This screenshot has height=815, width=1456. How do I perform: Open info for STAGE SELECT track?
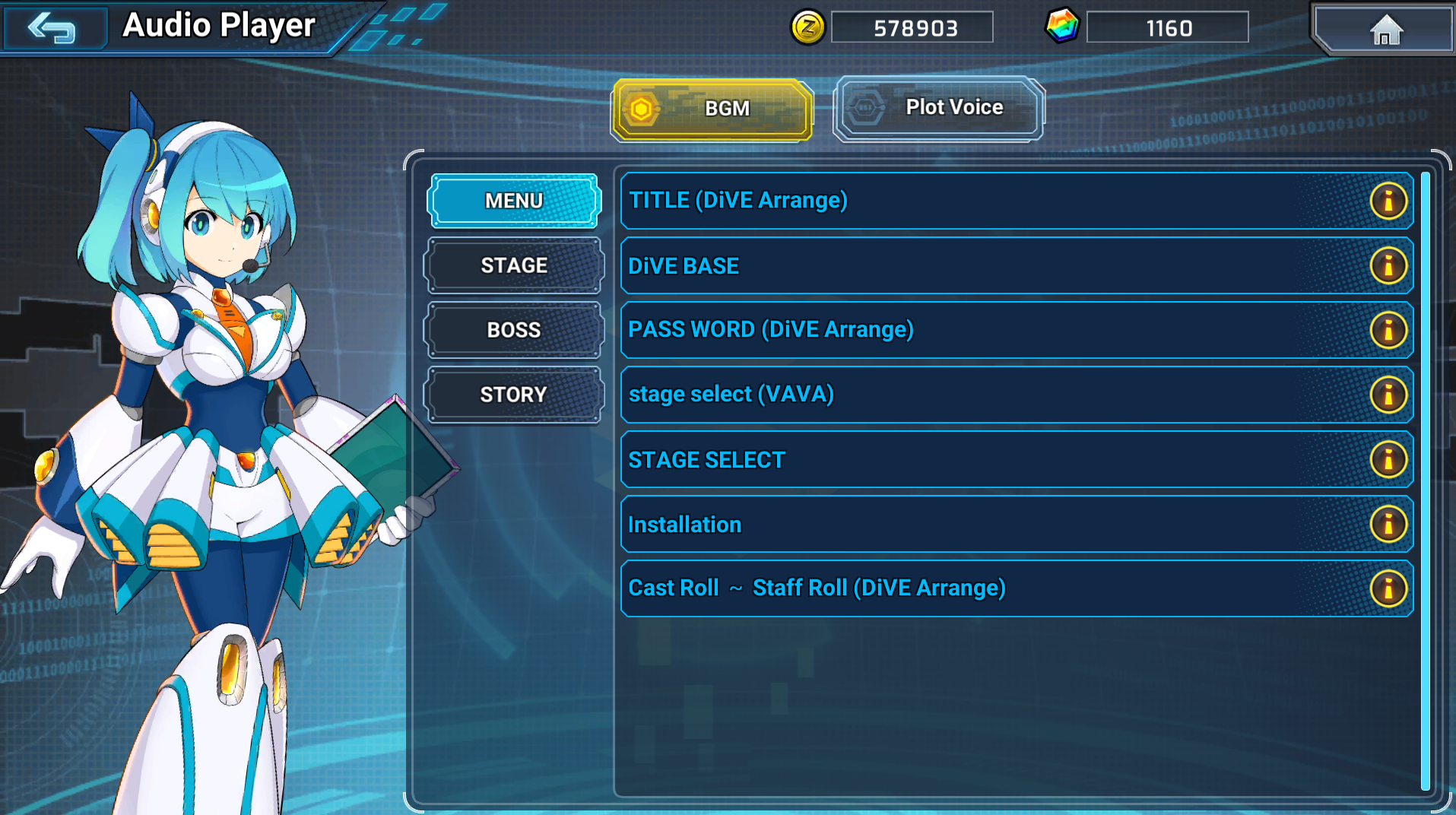pyautogui.click(x=1388, y=459)
